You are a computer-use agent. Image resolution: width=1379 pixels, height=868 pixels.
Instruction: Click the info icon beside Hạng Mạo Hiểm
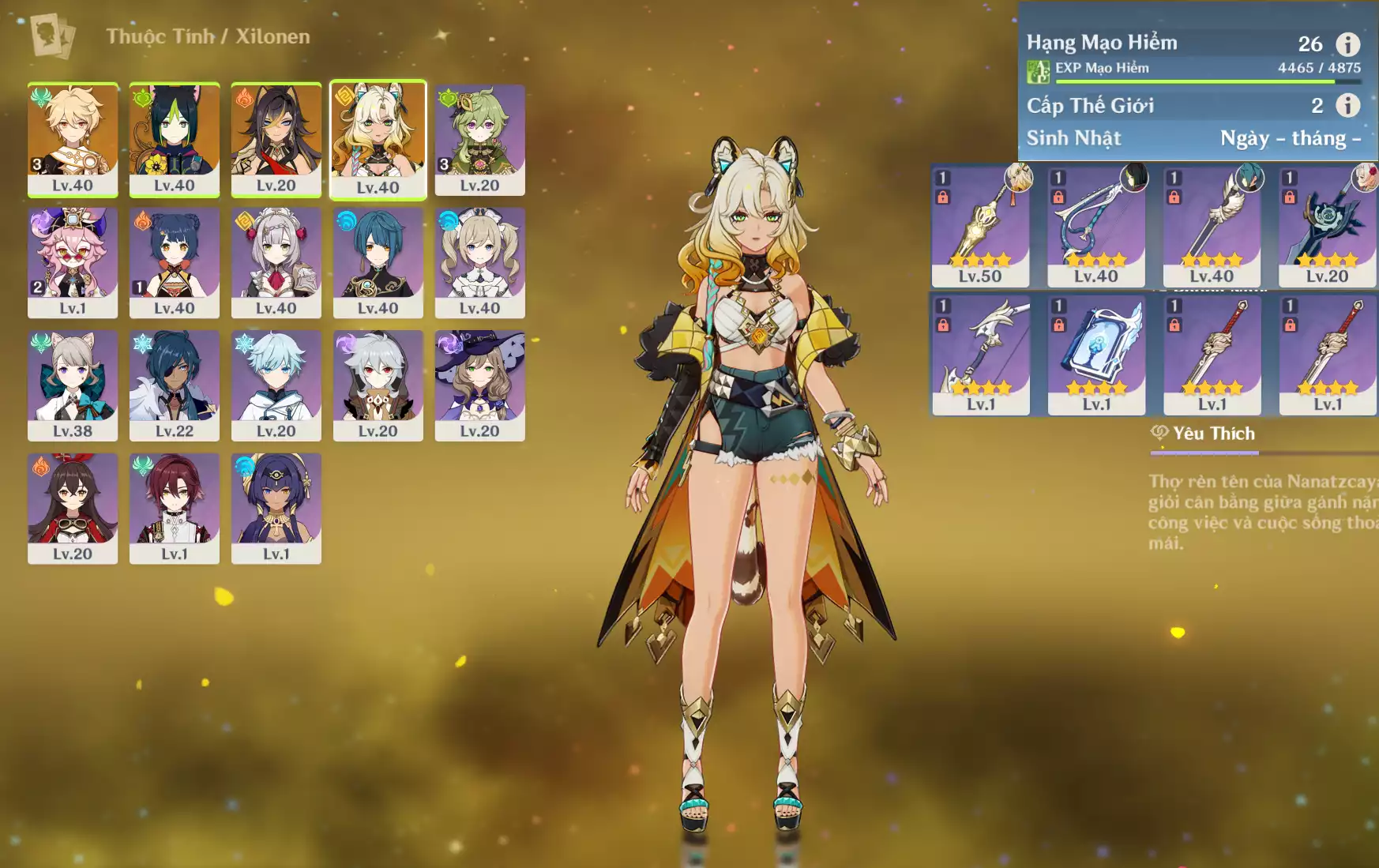(x=1347, y=44)
